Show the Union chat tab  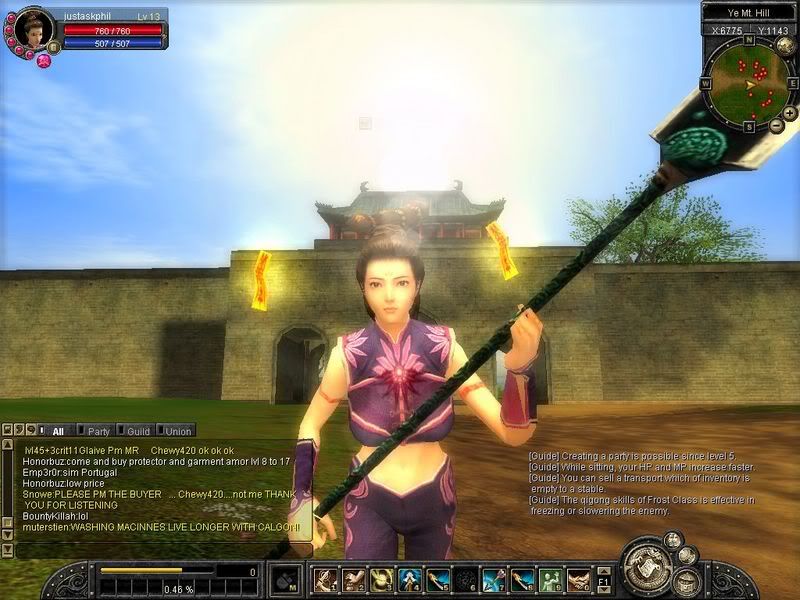(178, 431)
